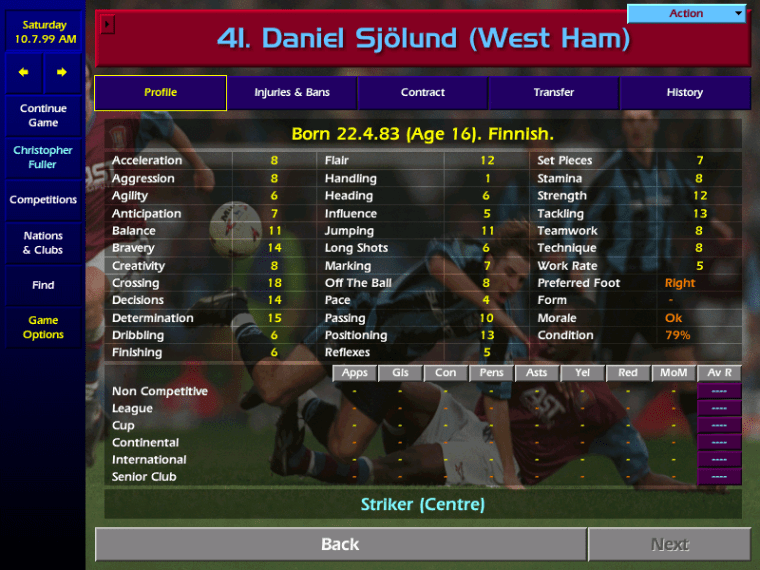The image size is (760, 570).
Task: Click the Back button
Action: click(340, 545)
